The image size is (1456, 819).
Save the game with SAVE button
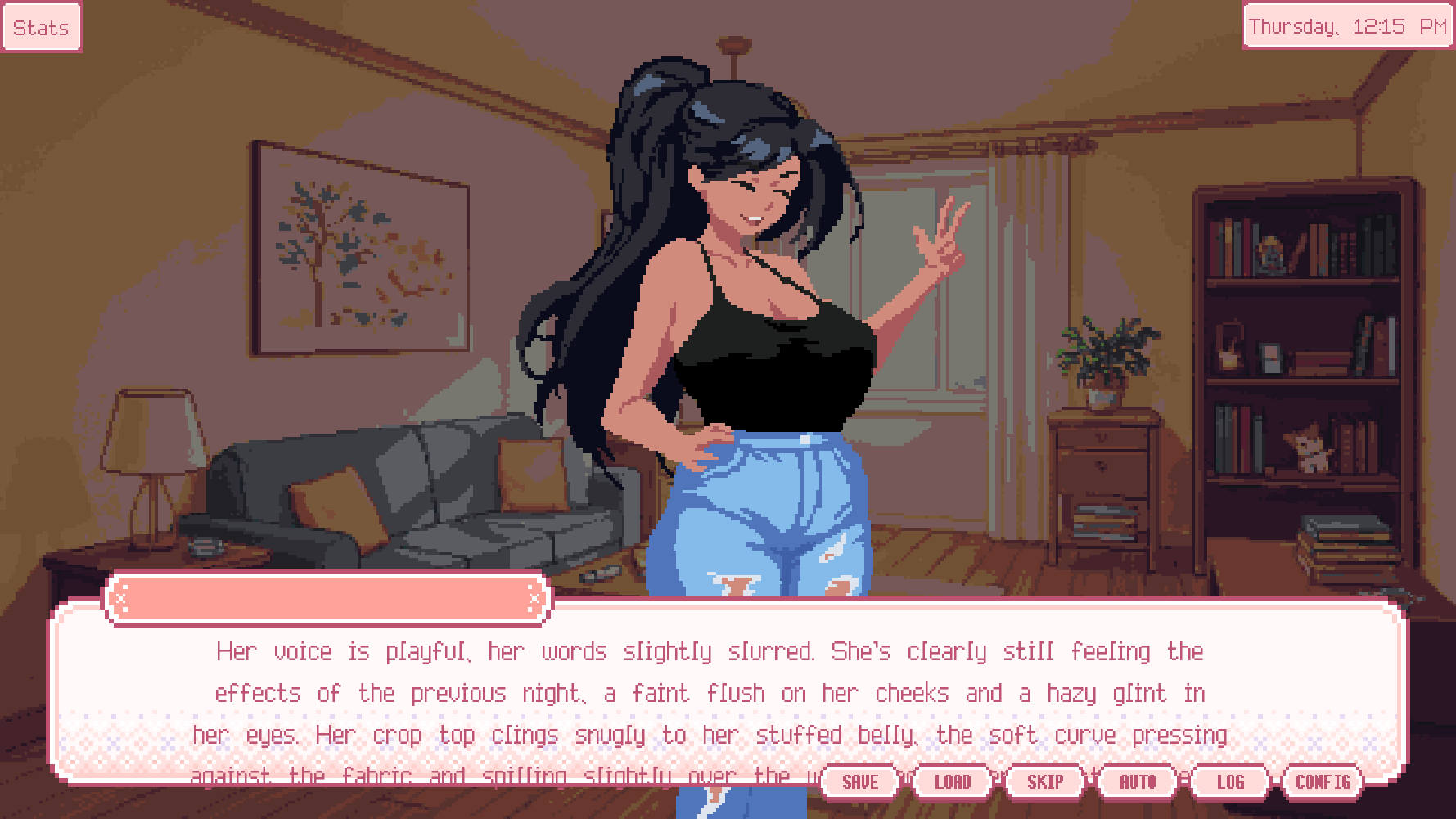859,781
